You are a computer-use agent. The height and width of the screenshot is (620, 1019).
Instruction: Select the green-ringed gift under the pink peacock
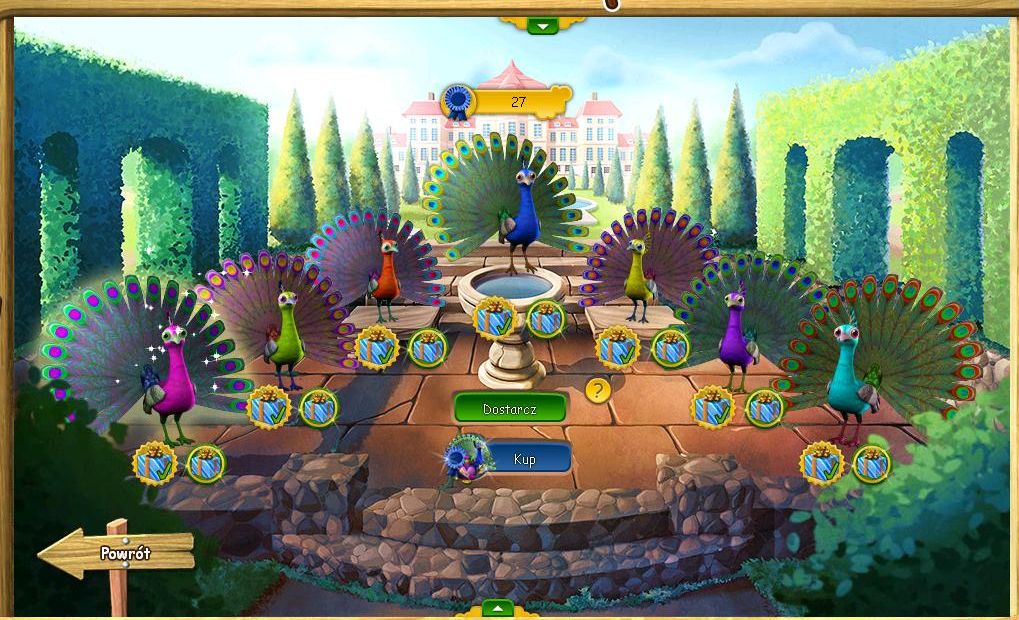(x=206, y=463)
